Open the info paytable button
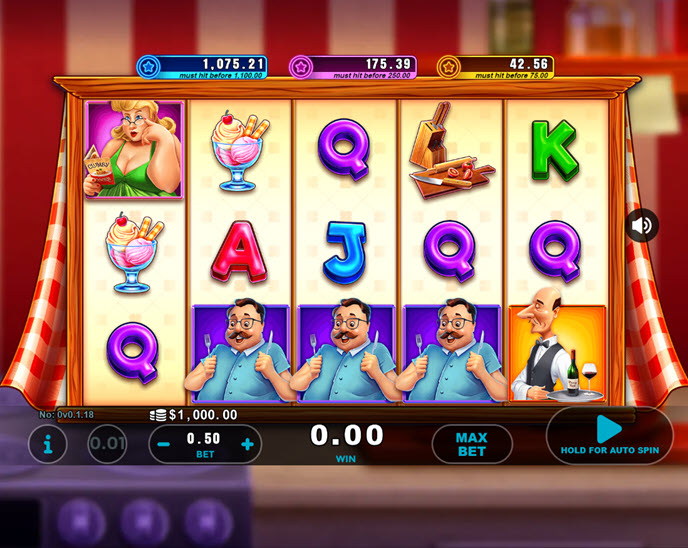 point(47,444)
